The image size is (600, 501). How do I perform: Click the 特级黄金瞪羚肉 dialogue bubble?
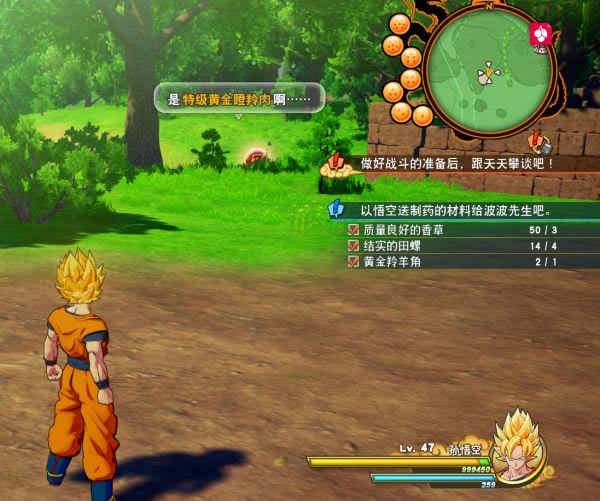tap(239, 99)
